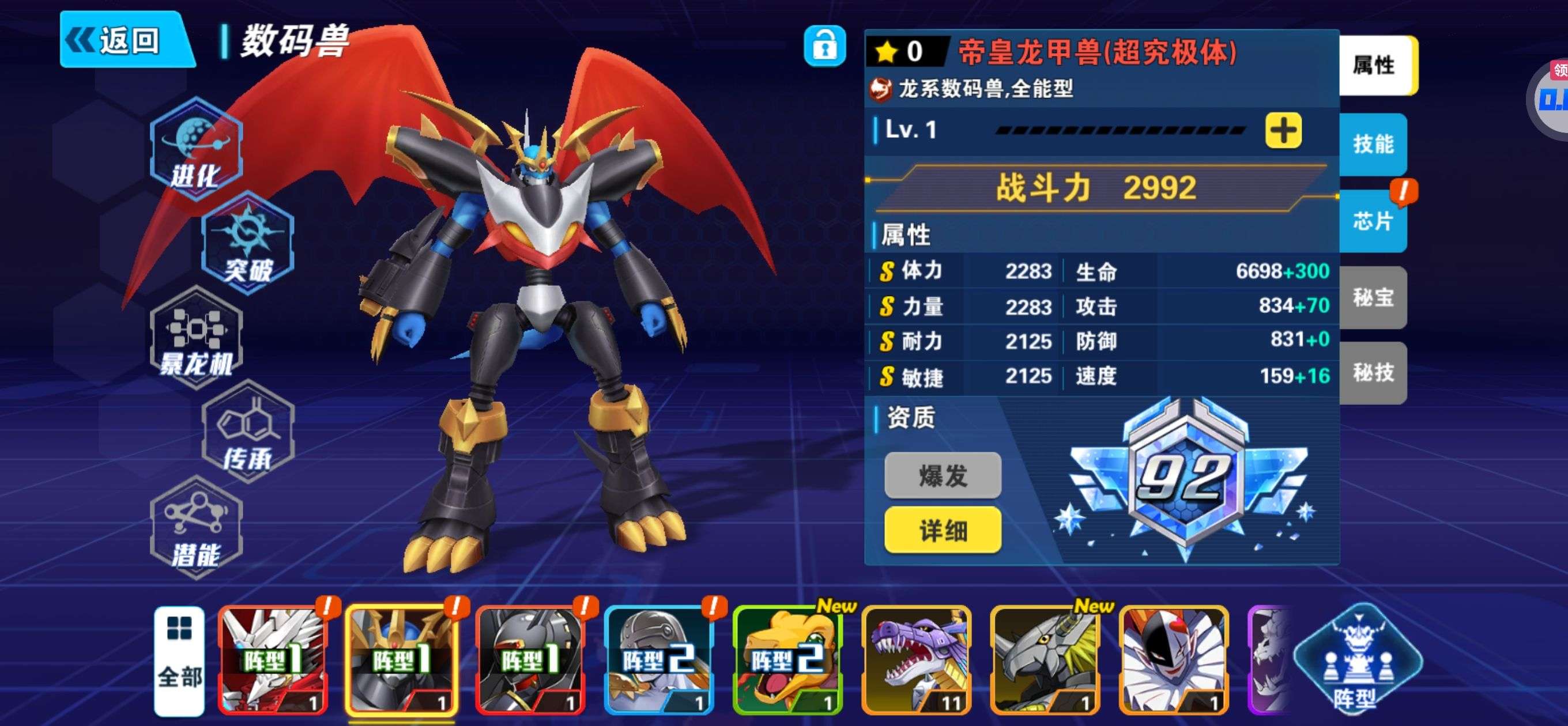
Task: Open the 潜能 potential menu
Action: click(x=196, y=528)
